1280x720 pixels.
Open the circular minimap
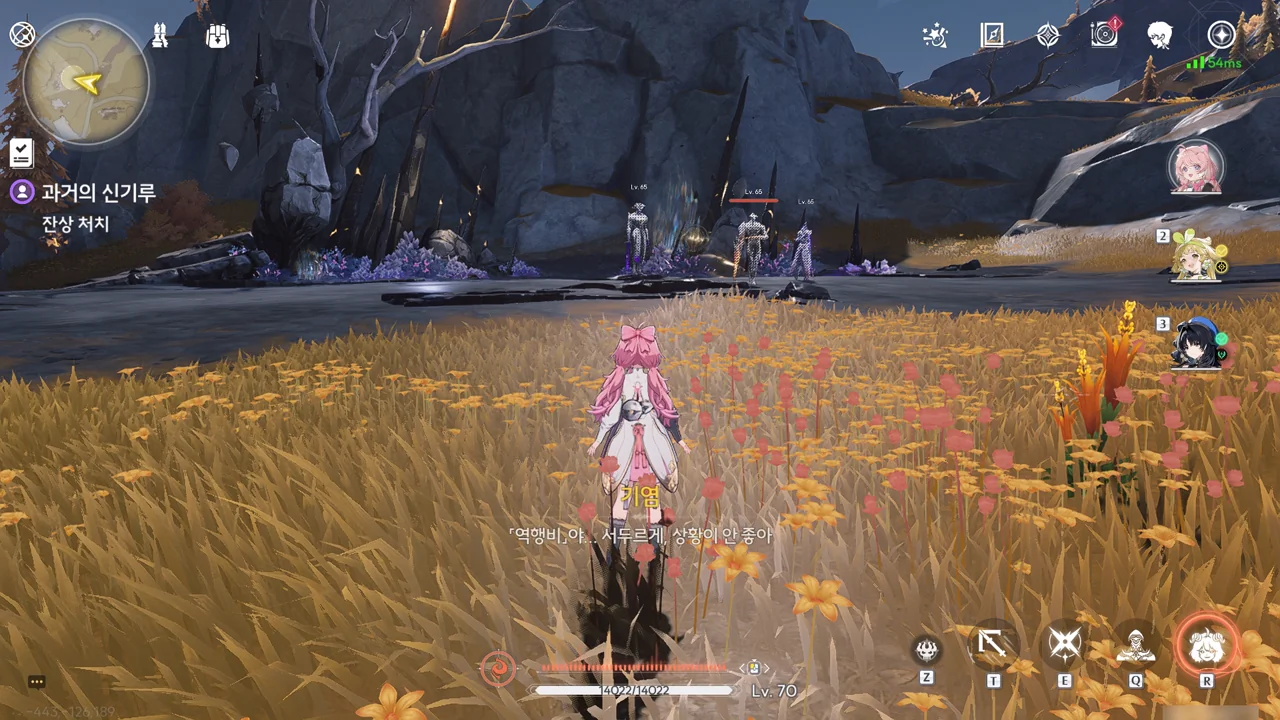(86, 81)
